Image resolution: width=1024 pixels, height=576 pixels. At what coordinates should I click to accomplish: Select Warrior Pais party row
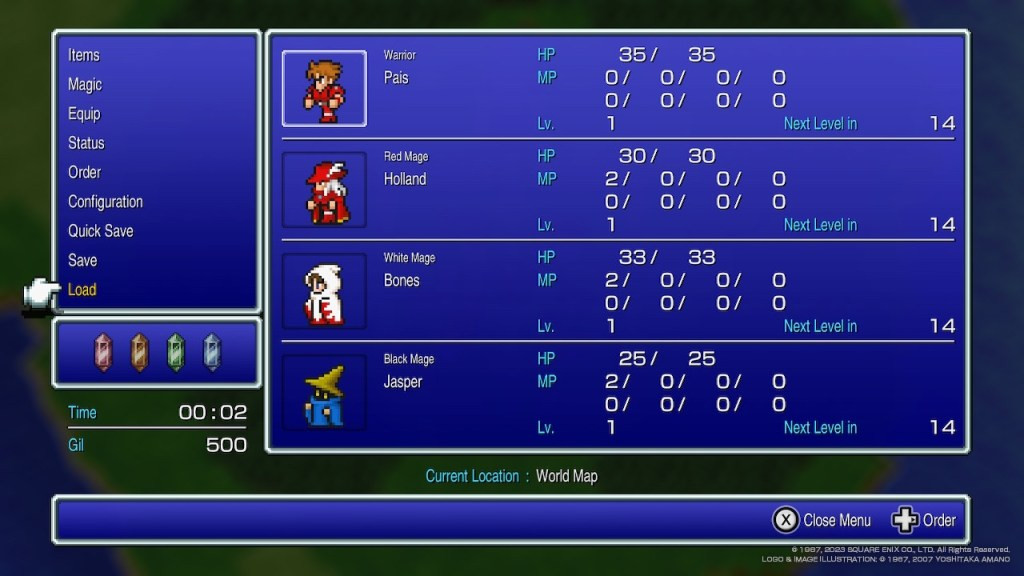616,89
